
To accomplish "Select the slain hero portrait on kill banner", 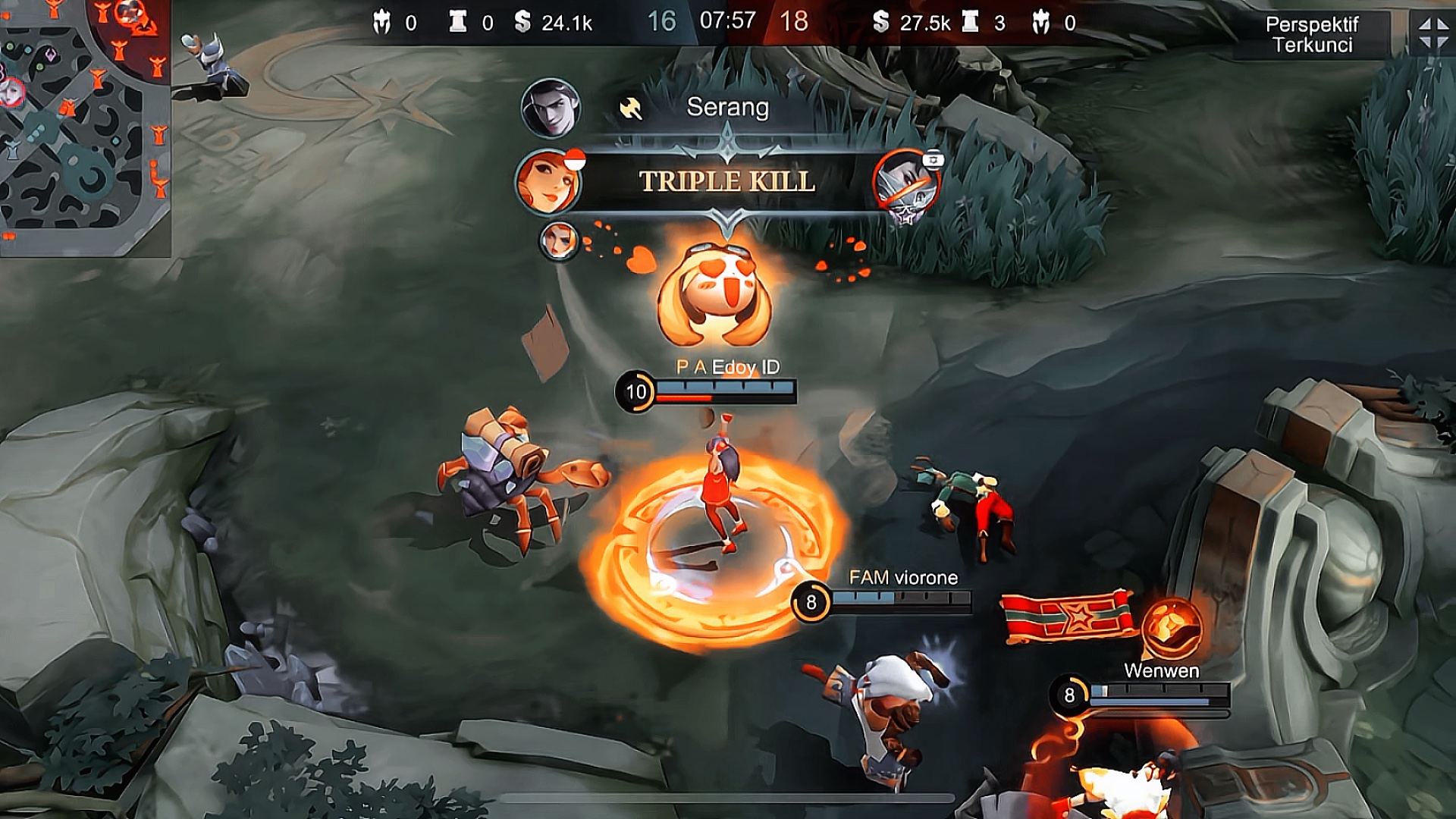I will [x=905, y=184].
